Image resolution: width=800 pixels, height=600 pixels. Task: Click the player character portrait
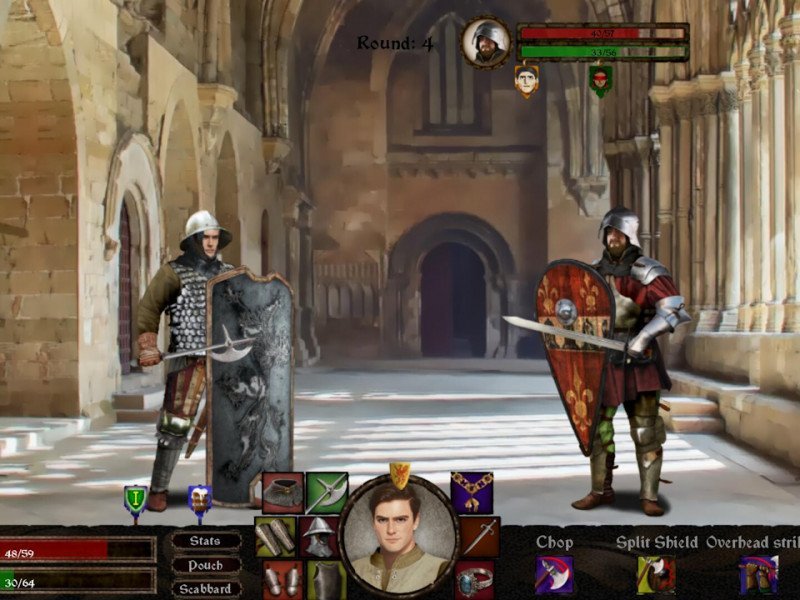(399, 536)
